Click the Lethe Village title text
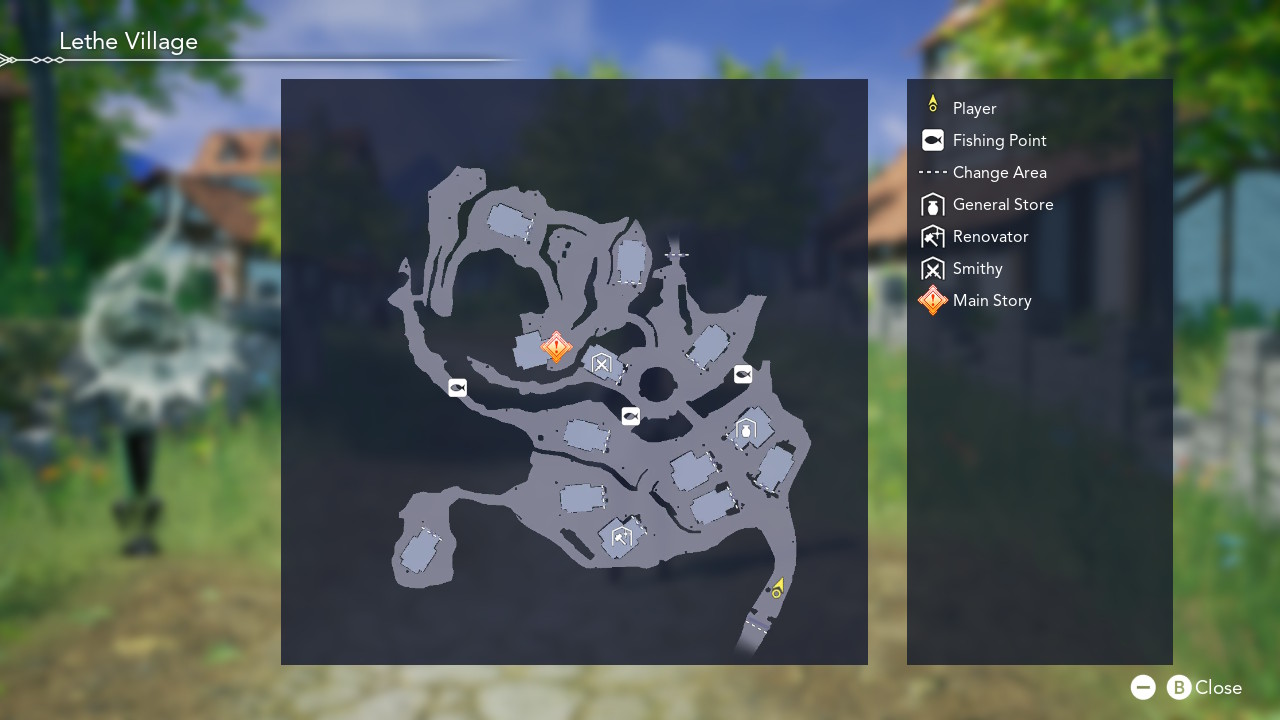 (x=128, y=41)
